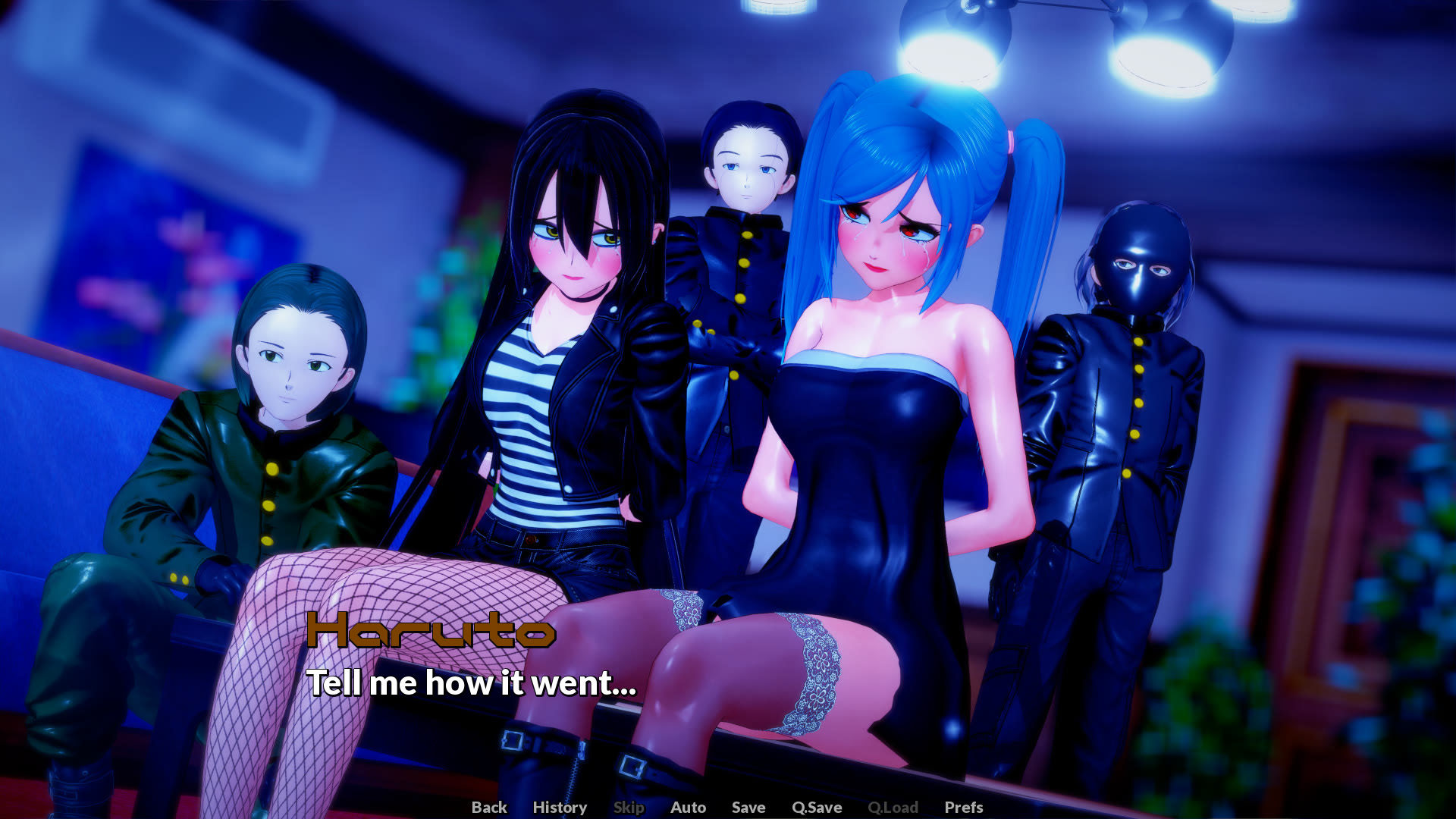Open the Save screen
This screenshot has height=819, width=1456.
(748, 808)
